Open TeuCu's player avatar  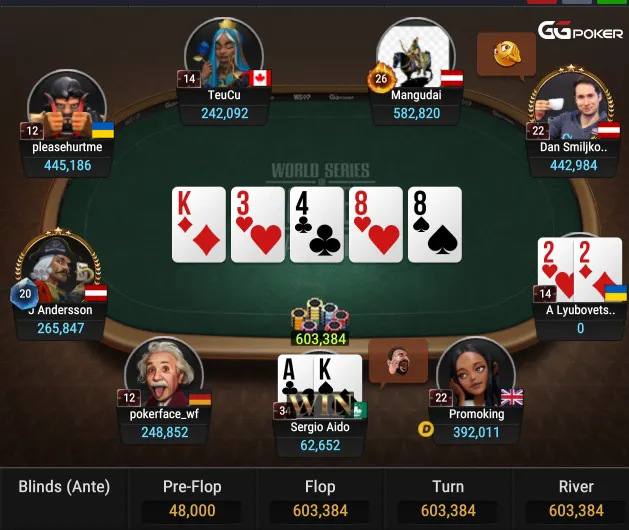(x=224, y=52)
